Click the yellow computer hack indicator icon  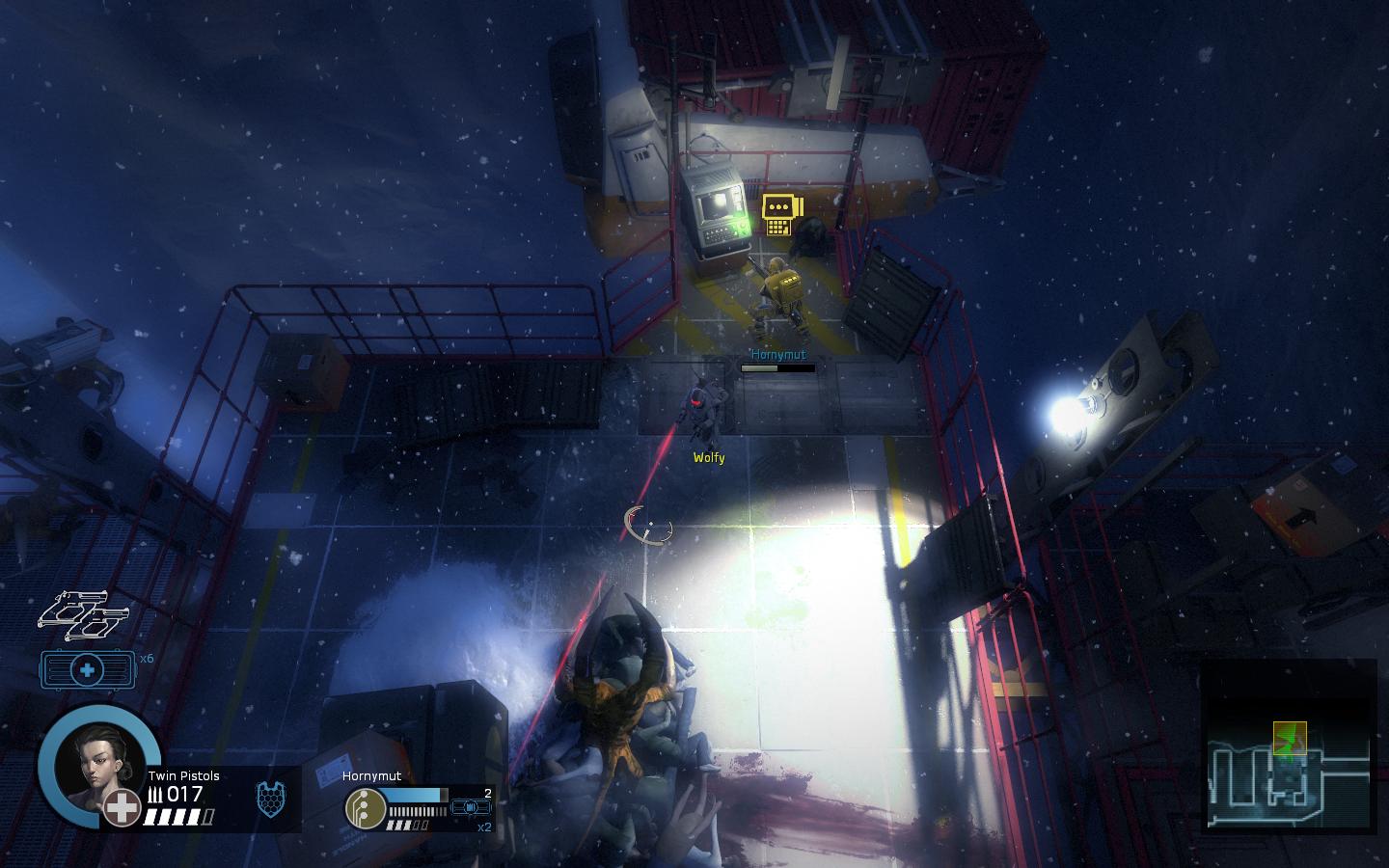[x=780, y=214]
